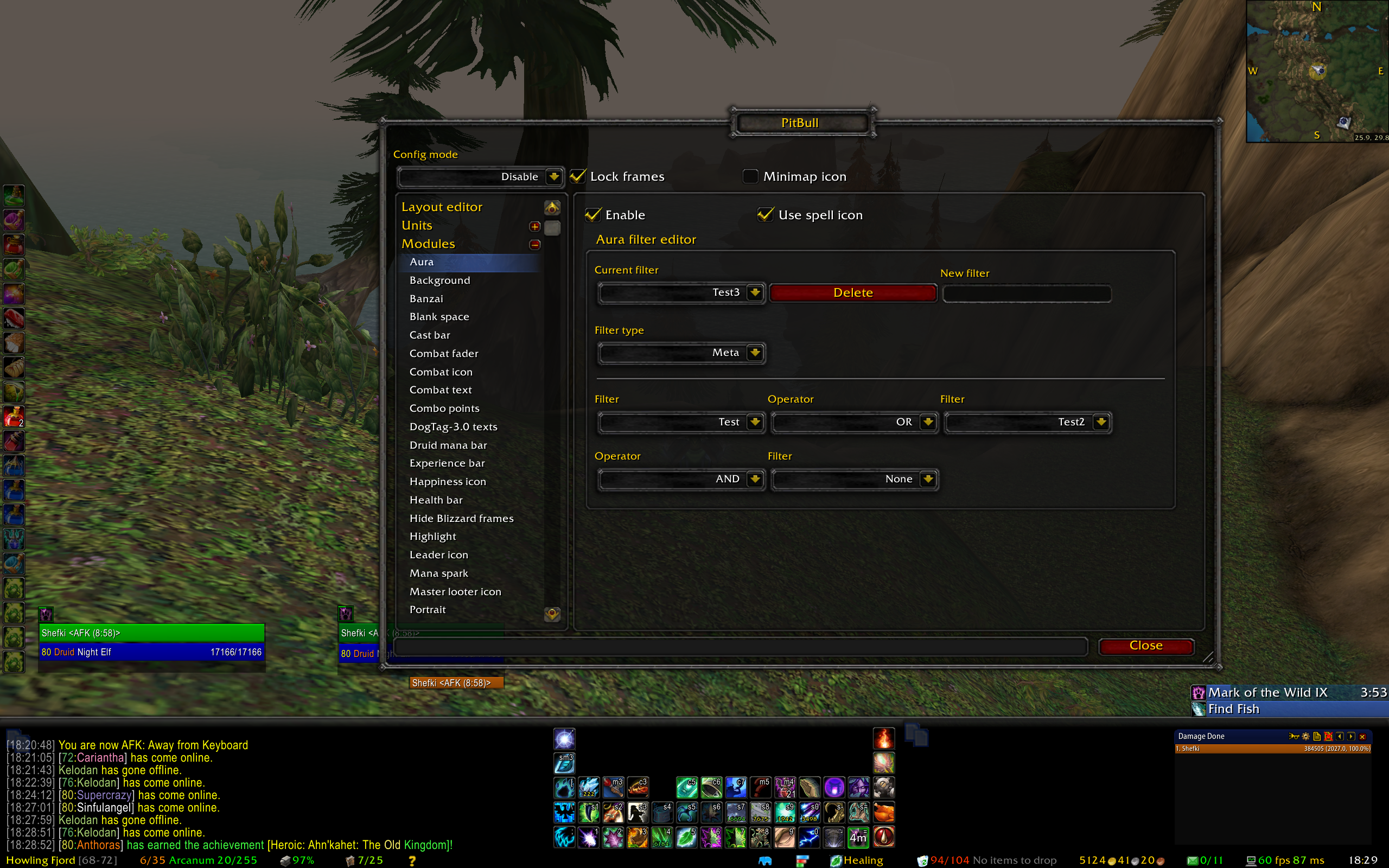This screenshot has width=1389, height=868.
Task: Click the New filter text field
Action: [x=1026, y=293]
